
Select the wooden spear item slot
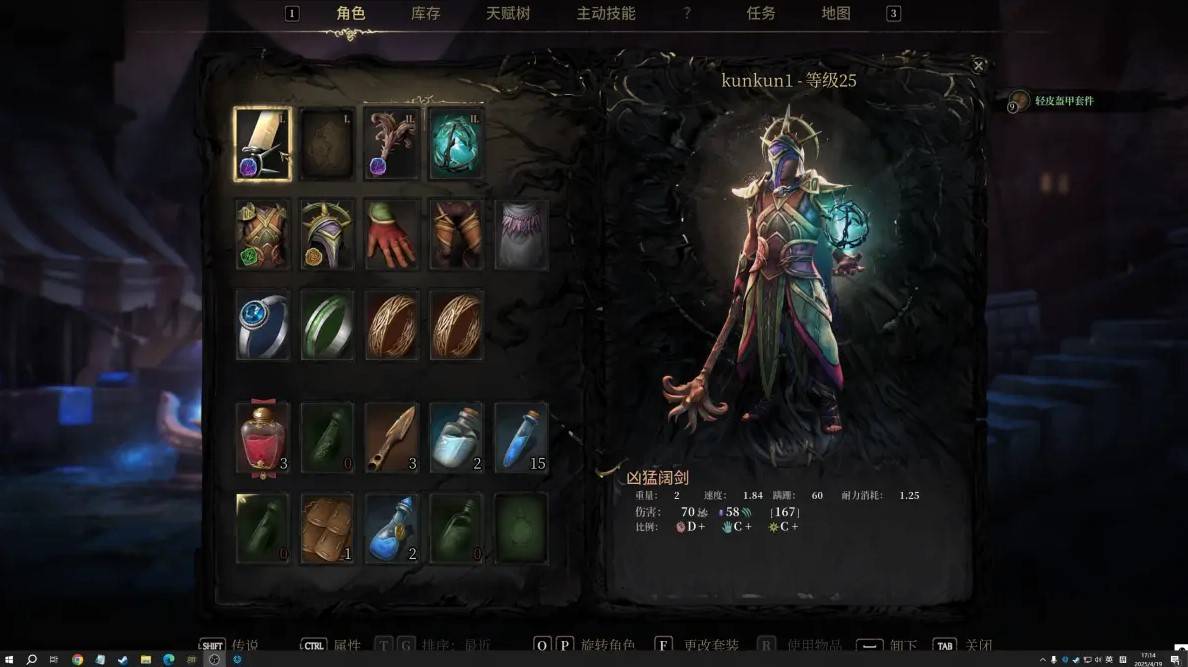[391, 437]
